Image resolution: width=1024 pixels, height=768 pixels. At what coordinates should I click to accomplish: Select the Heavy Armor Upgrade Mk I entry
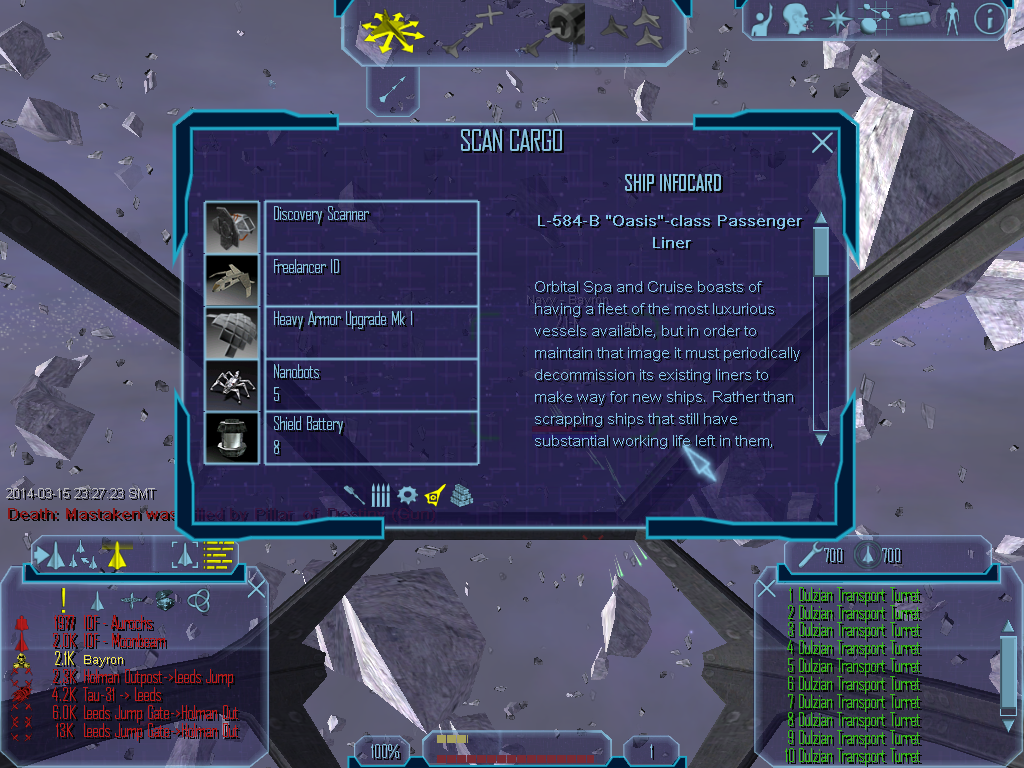click(x=371, y=331)
